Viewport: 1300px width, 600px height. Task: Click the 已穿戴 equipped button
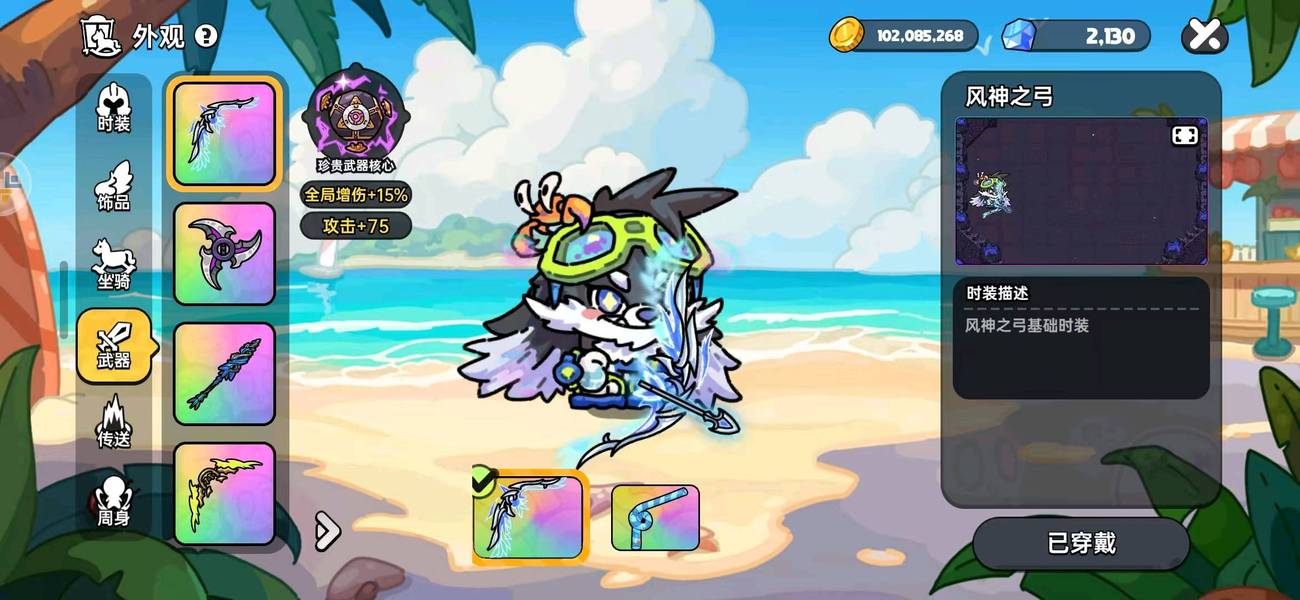(1081, 543)
